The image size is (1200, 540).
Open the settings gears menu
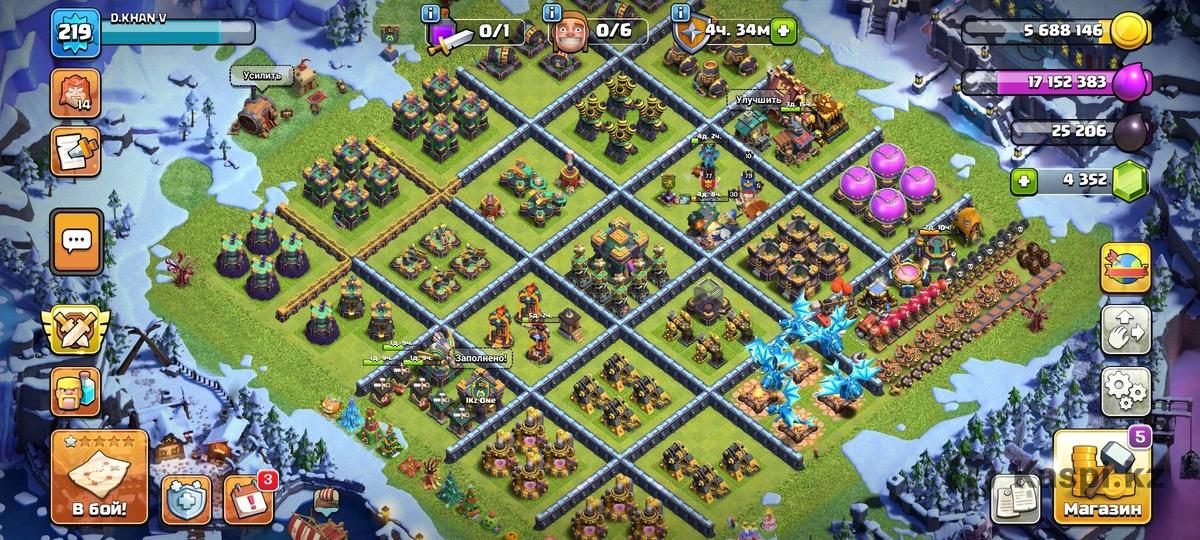coord(1125,390)
